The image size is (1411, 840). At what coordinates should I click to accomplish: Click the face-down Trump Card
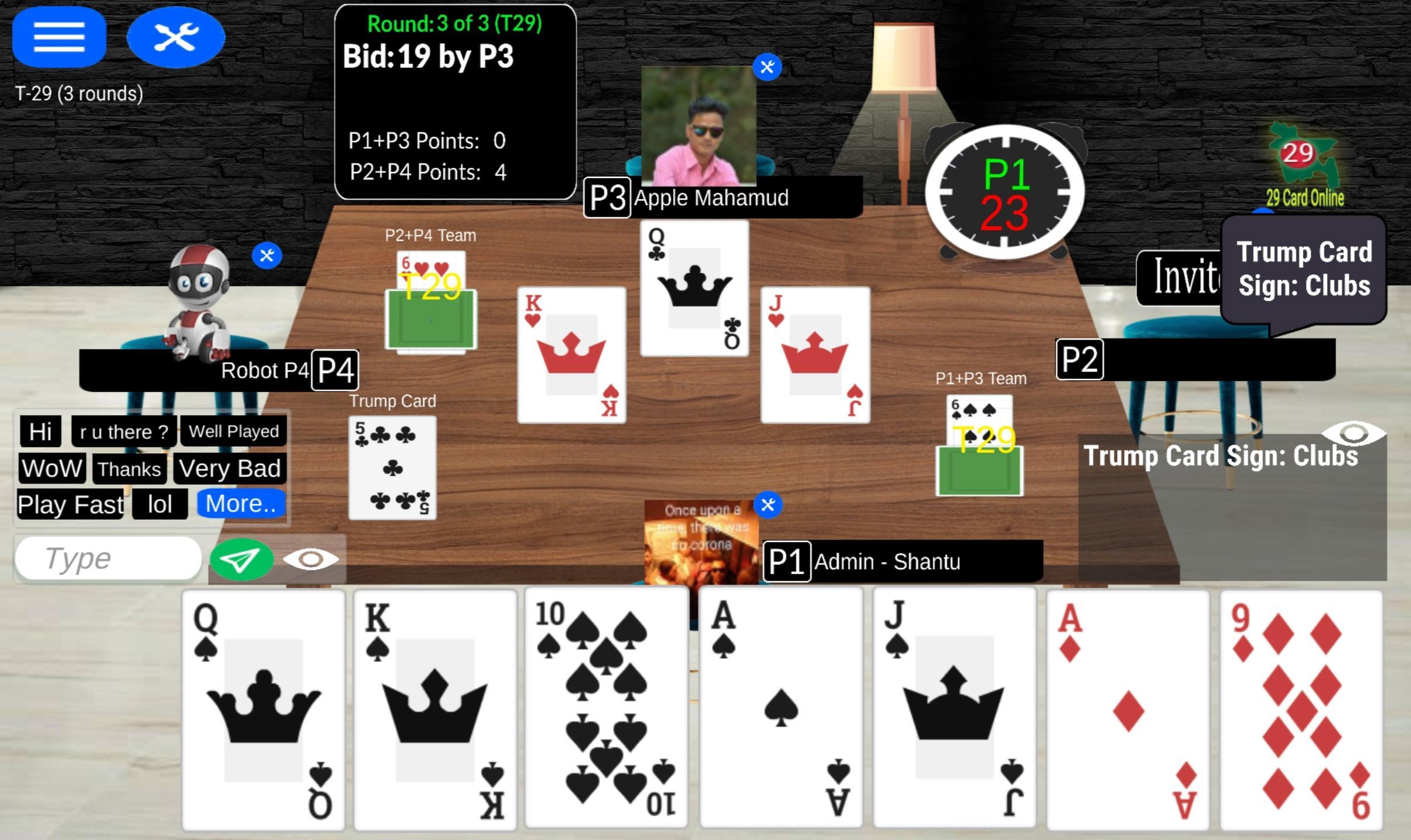(393, 467)
